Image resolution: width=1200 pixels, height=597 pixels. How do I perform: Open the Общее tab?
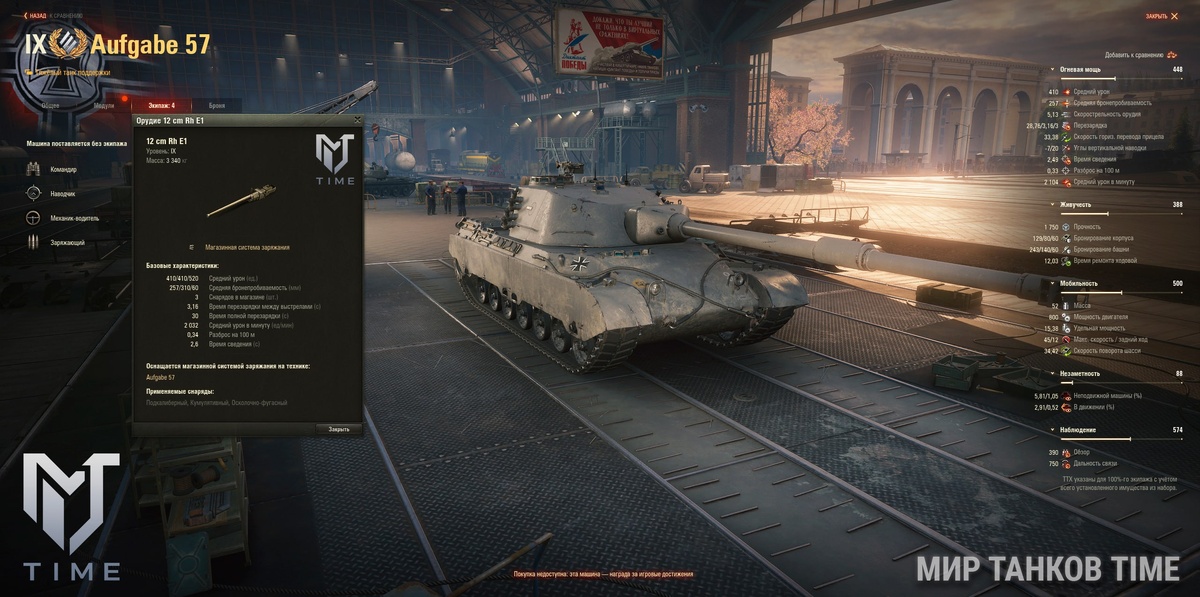(x=49, y=105)
